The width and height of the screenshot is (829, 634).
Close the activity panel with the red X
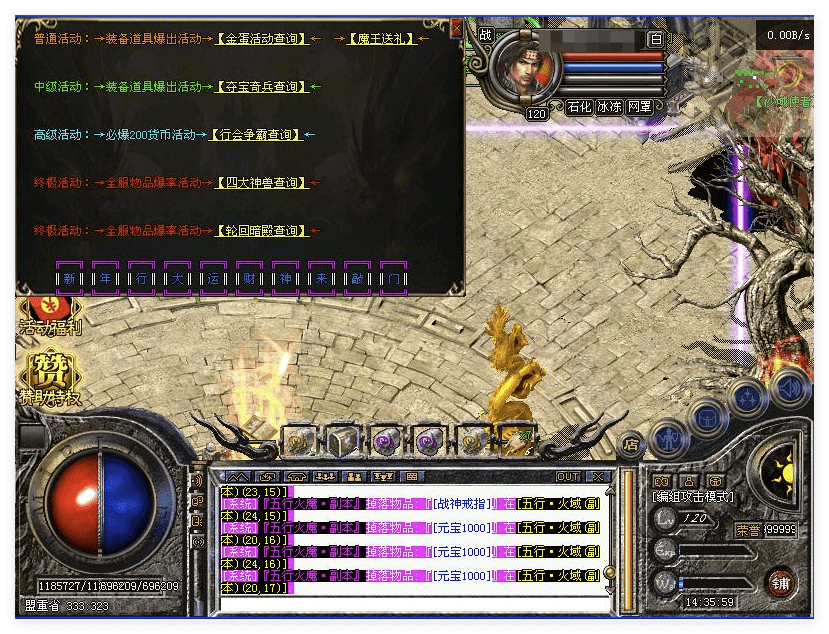457,29
